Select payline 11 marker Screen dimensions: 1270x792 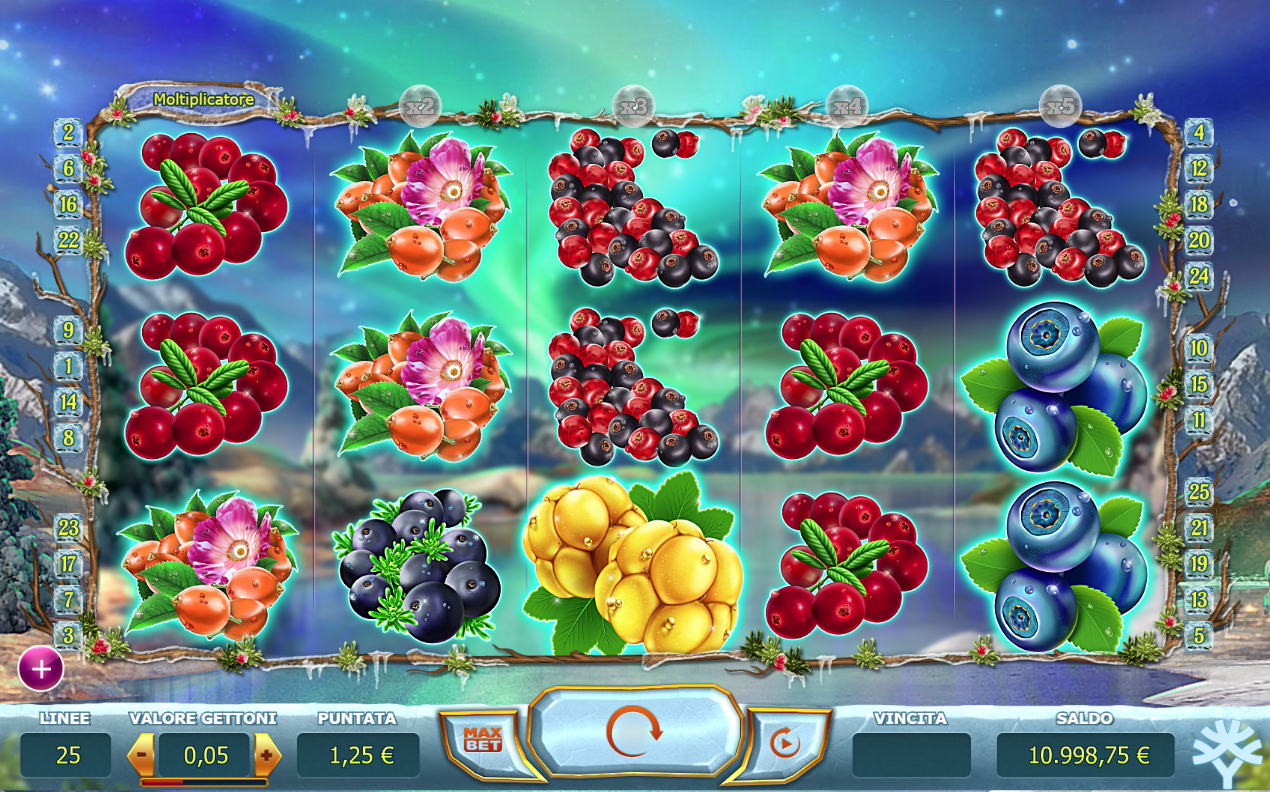[x=1199, y=420]
